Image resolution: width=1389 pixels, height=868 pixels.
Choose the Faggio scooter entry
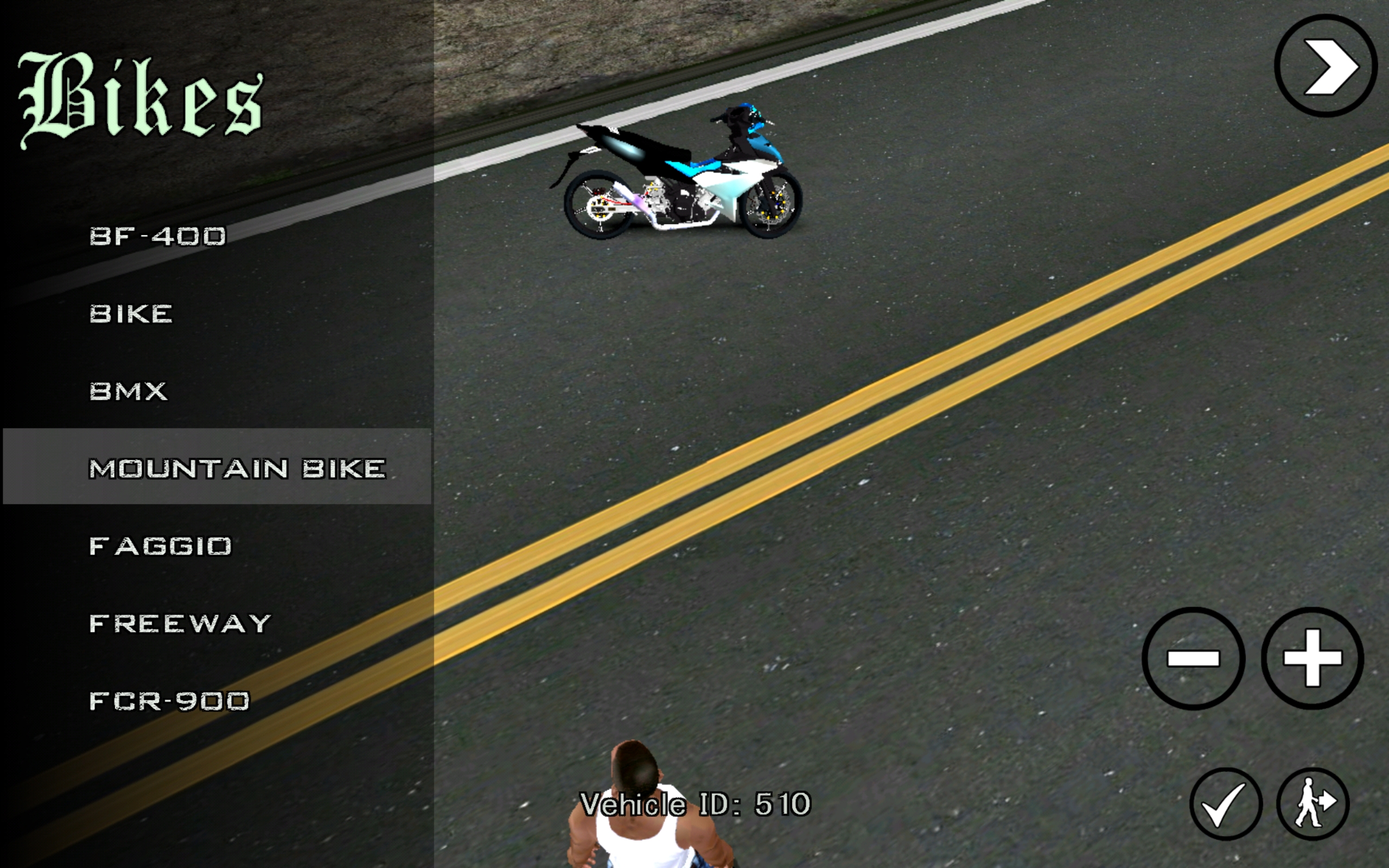pos(161,546)
